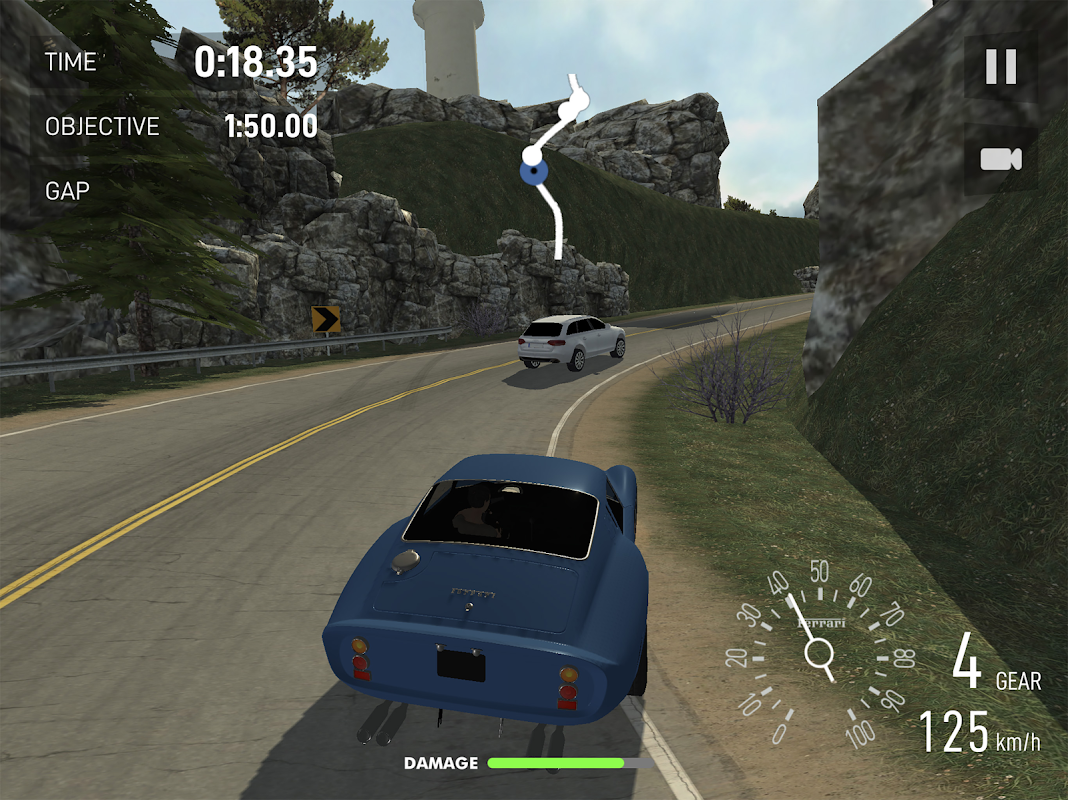This screenshot has width=1068, height=800.
Task: Pause the race
Action: (x=1000, y=67)
